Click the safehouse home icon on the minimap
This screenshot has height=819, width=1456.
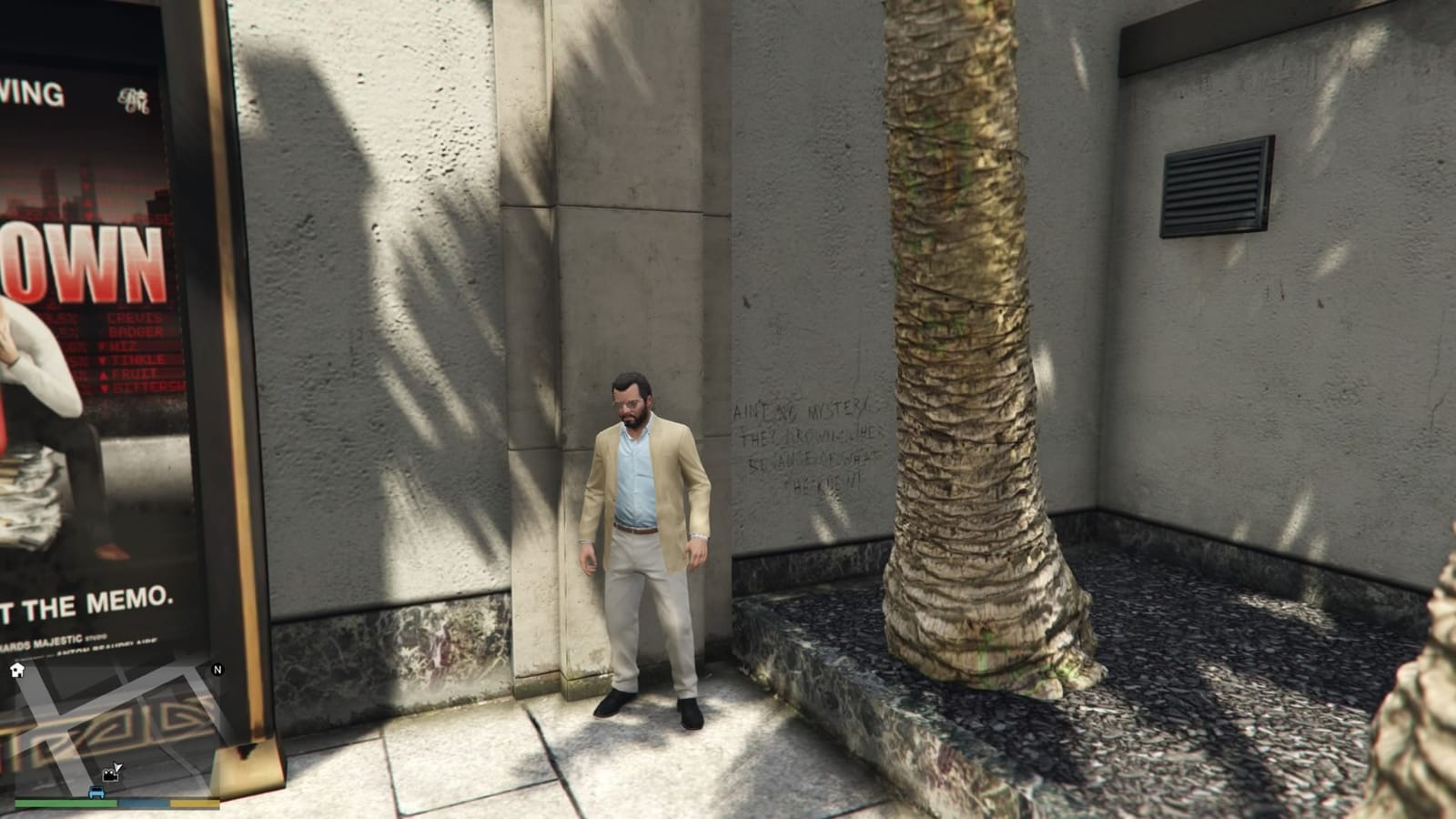(17, 671)
